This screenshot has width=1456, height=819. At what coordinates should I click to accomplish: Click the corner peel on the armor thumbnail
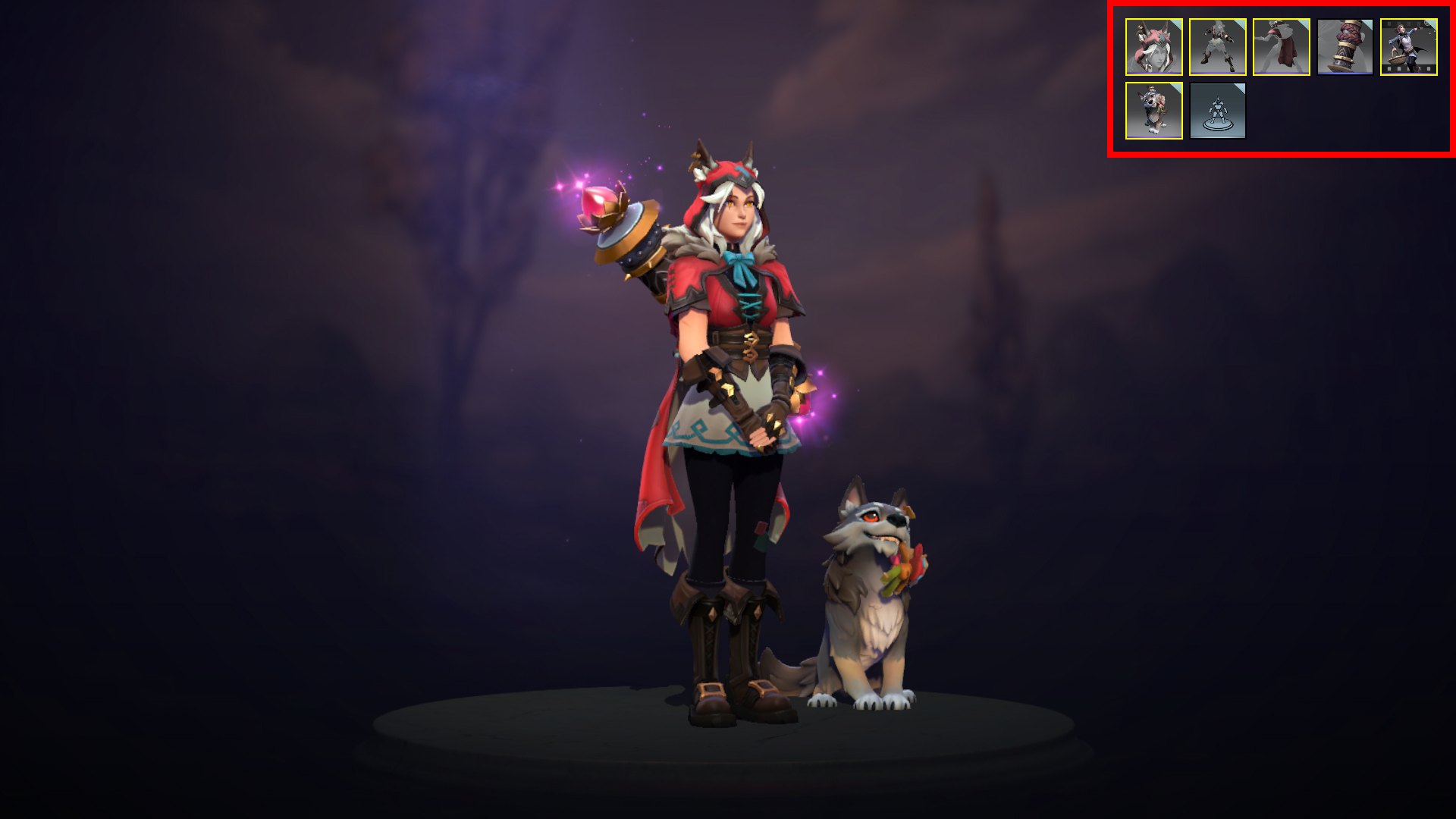[1239, 24]
